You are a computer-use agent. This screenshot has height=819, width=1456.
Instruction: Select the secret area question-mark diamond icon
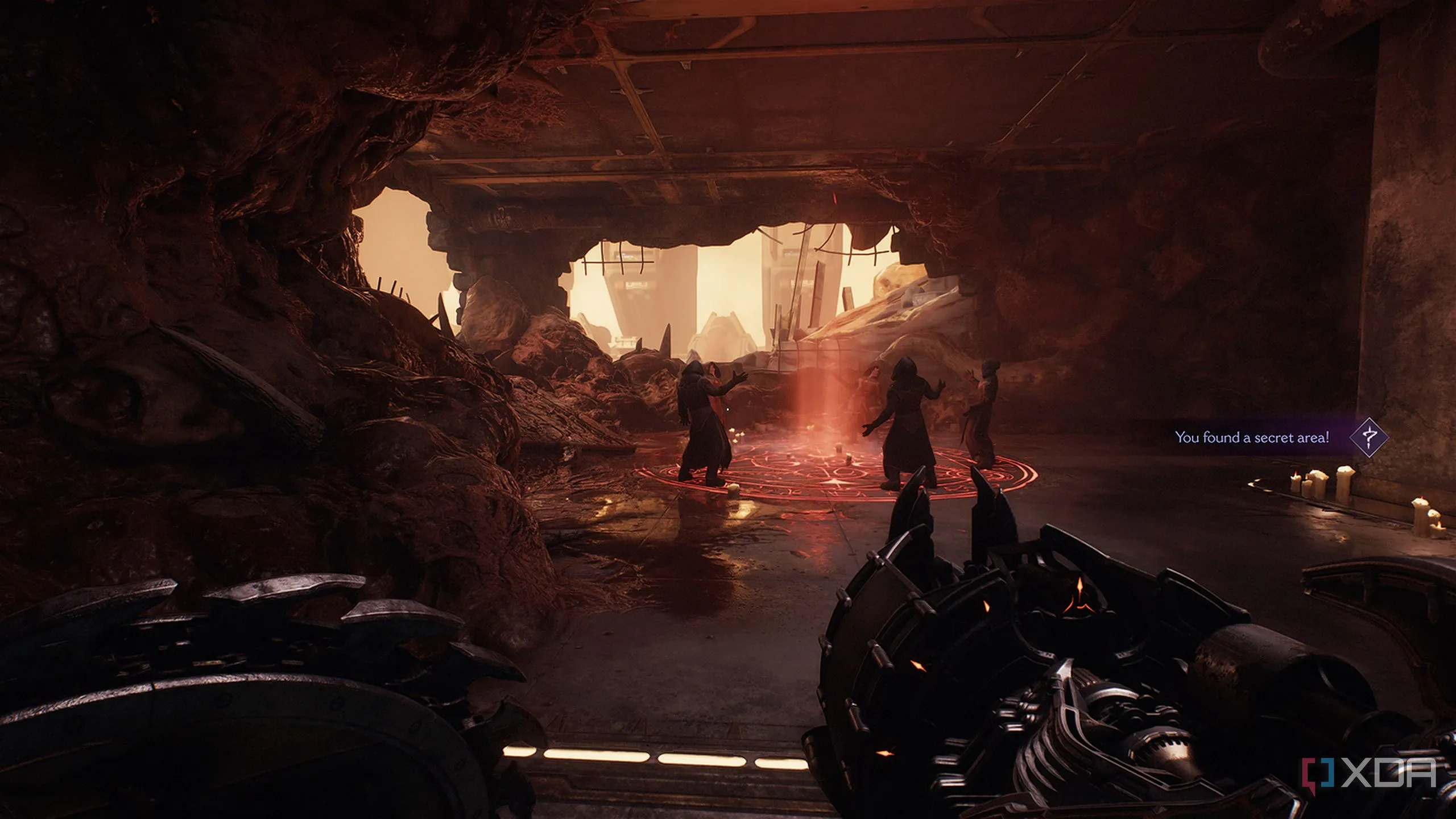[1368, 437]
